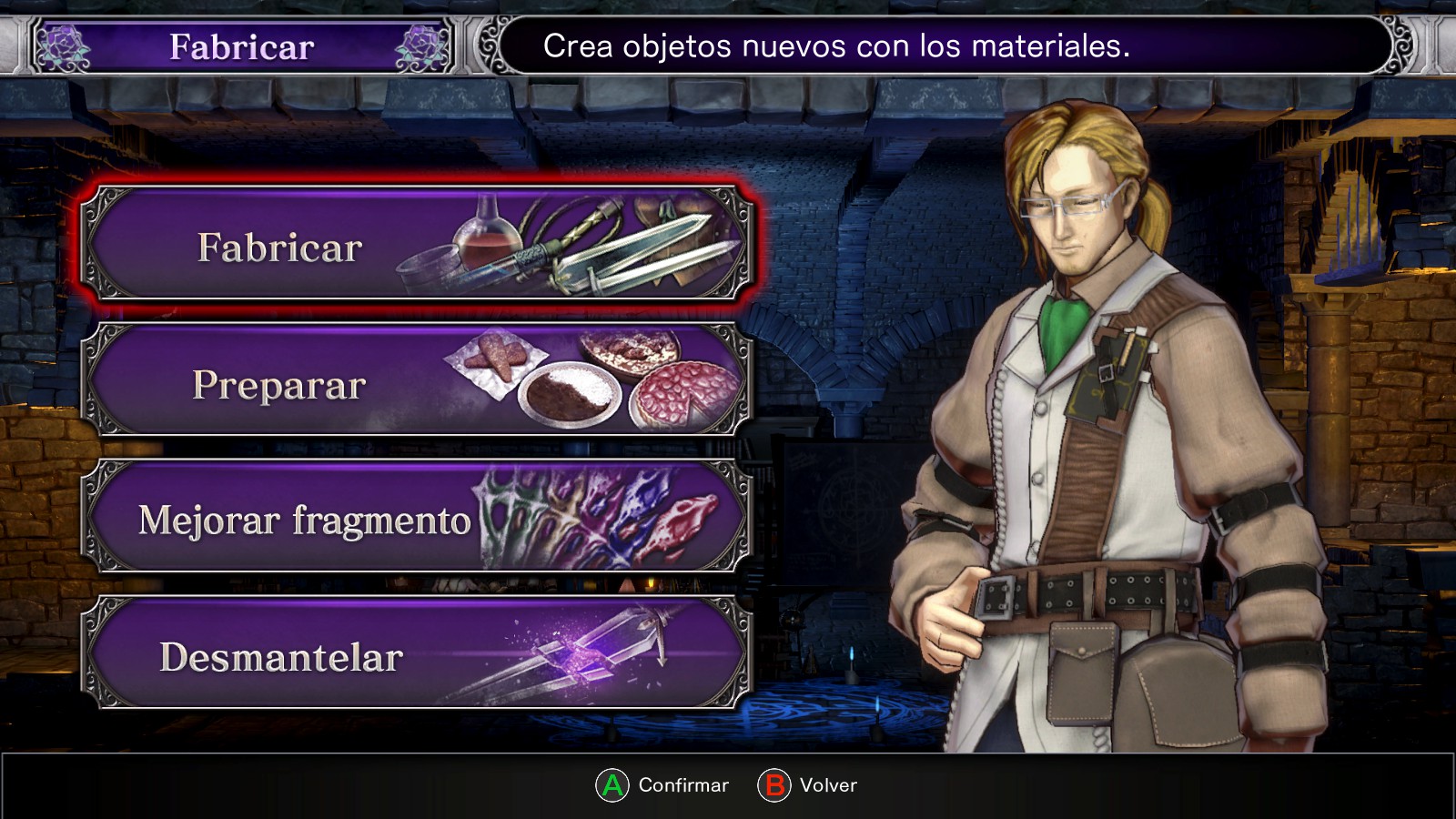Open the Desmantelar menu entry
1456x819 pixels.
pos(417,655)
